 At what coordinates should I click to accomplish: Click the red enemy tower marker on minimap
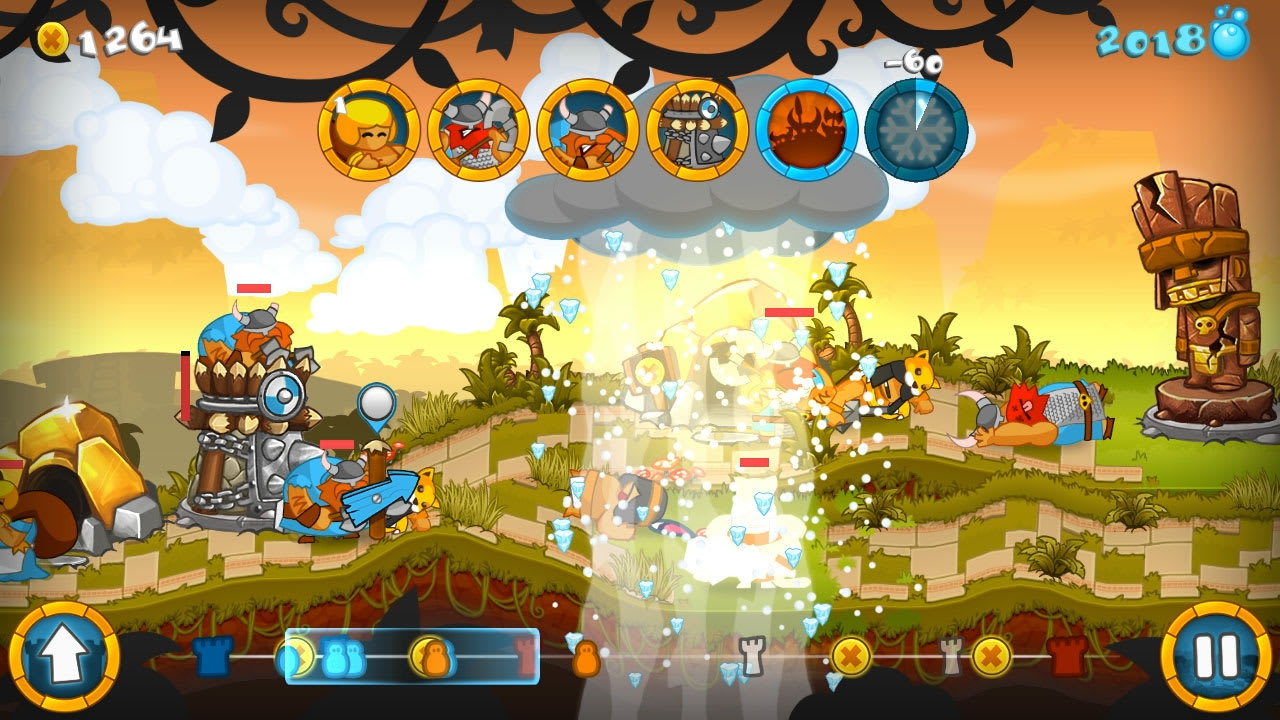(524, 658)
